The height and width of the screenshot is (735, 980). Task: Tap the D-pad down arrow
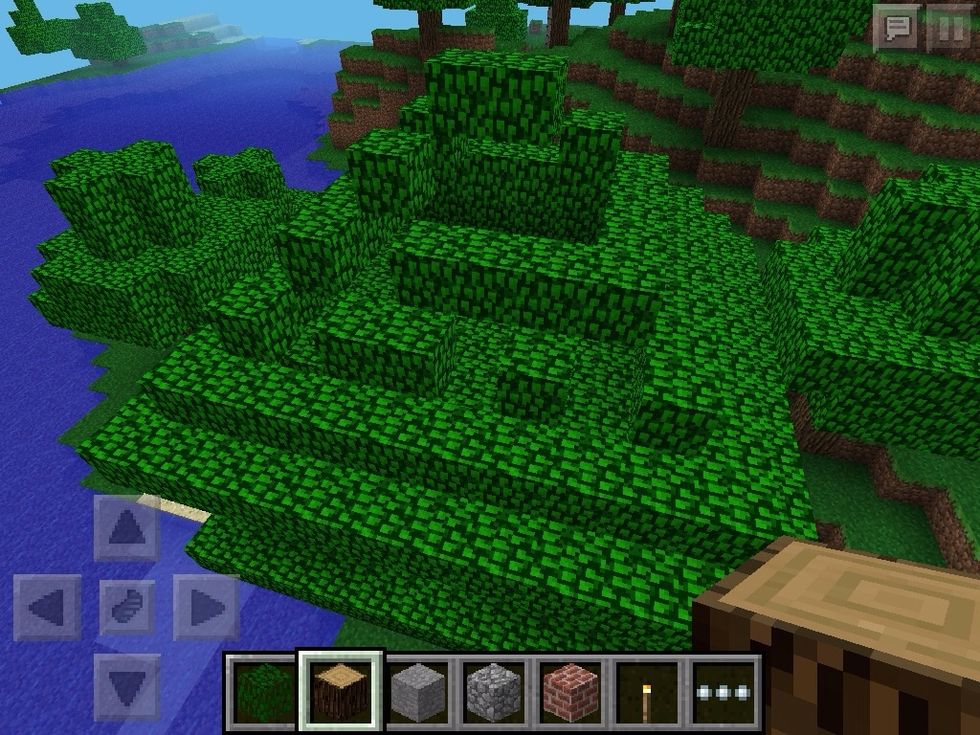point(127,686)
